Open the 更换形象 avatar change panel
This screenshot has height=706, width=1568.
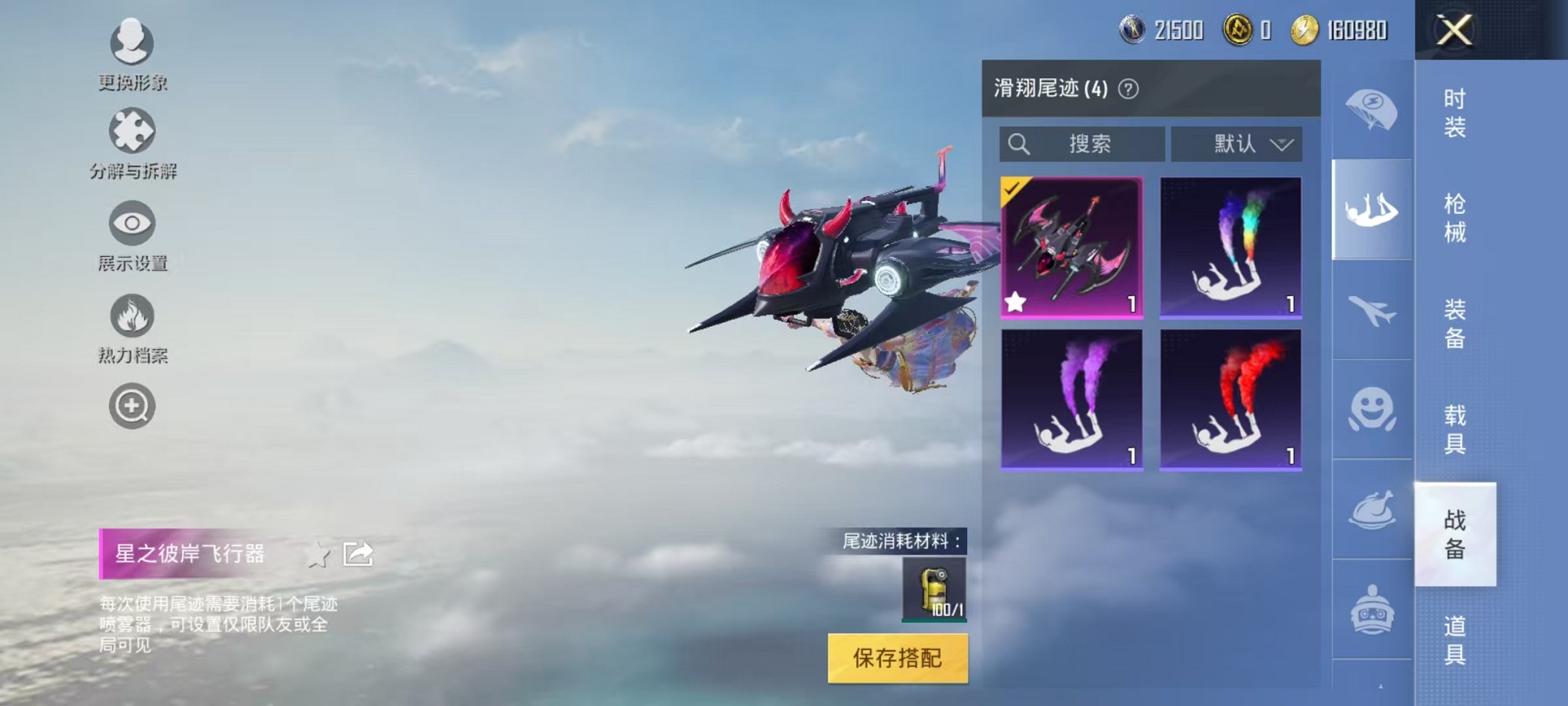point(133,54)
